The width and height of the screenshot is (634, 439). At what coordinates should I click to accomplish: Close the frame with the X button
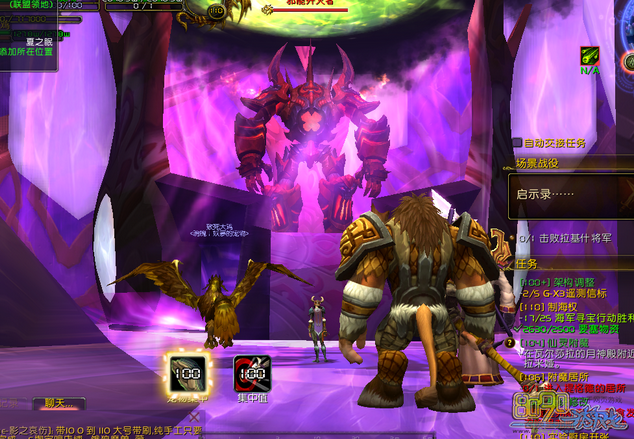click(x=195, y=416)
